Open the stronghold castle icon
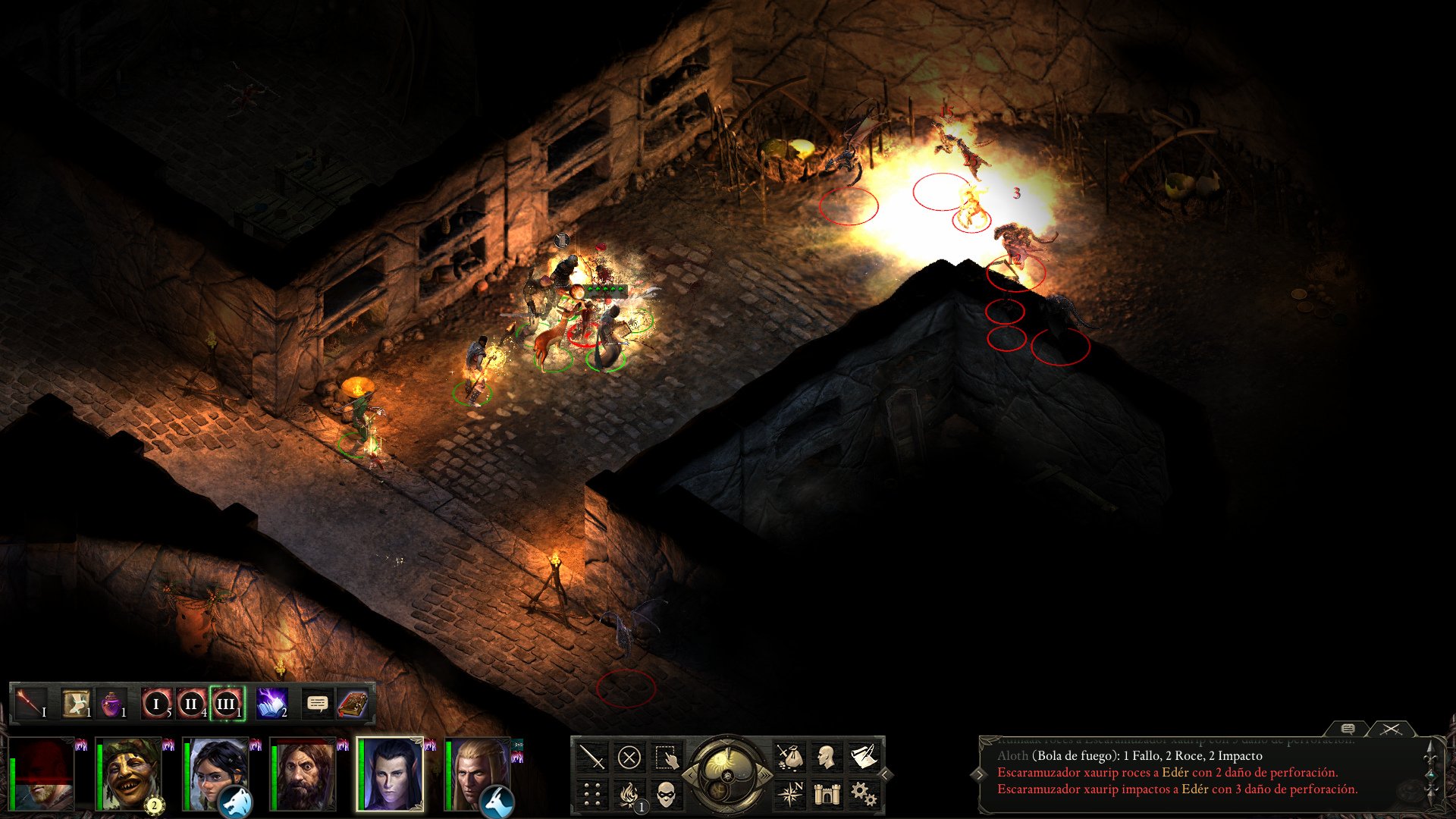The width and height of the screenshot is (1456, 819). [826, 794]
